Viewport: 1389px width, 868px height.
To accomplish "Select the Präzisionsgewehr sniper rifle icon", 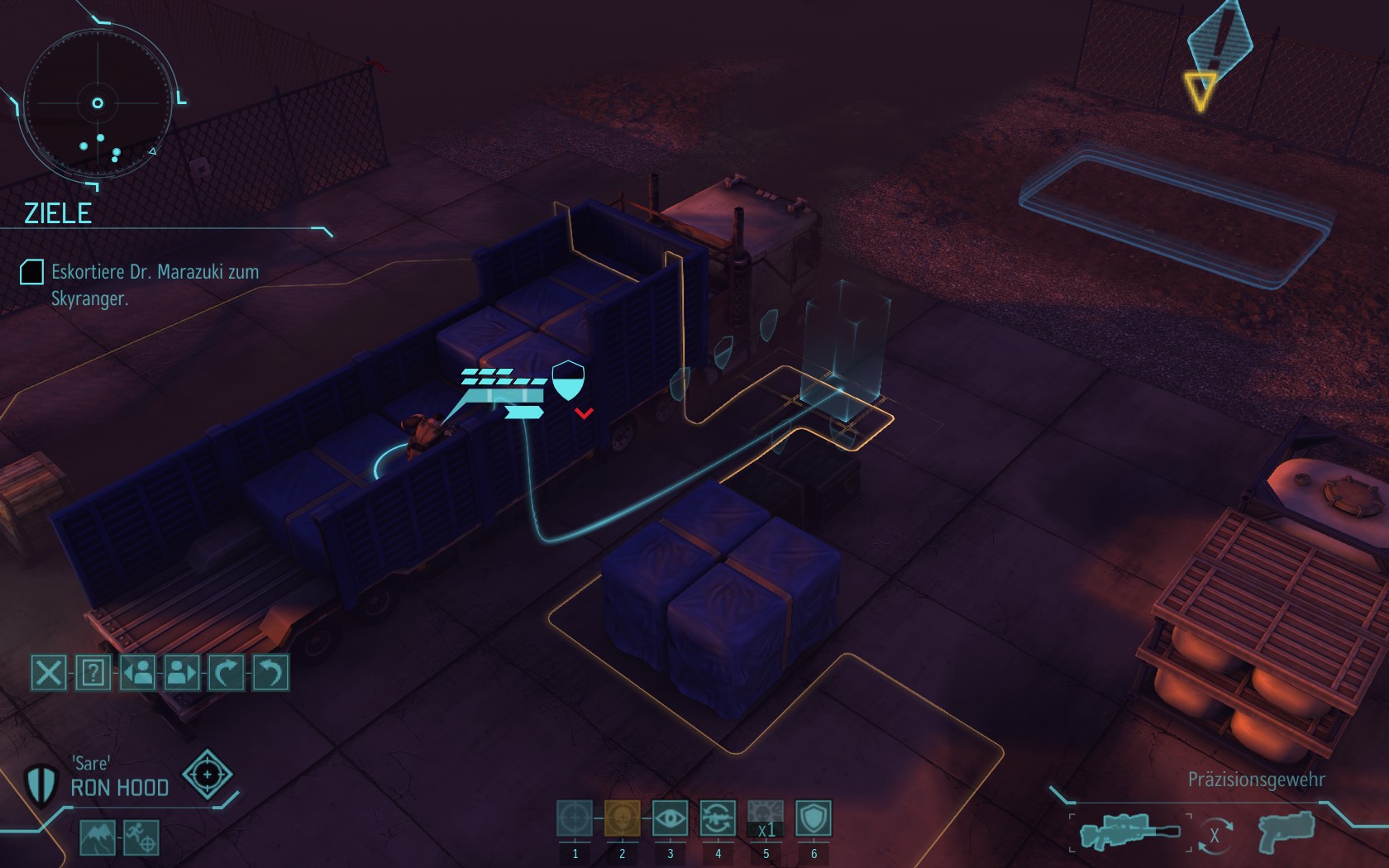I will [1129, 831].
